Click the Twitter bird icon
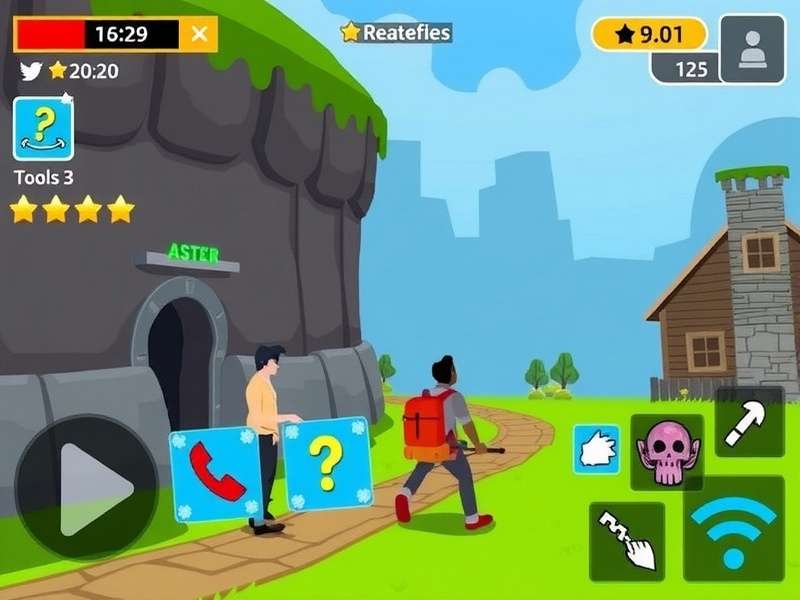This screenshot has height=600, width=800. tap(31, 70)
